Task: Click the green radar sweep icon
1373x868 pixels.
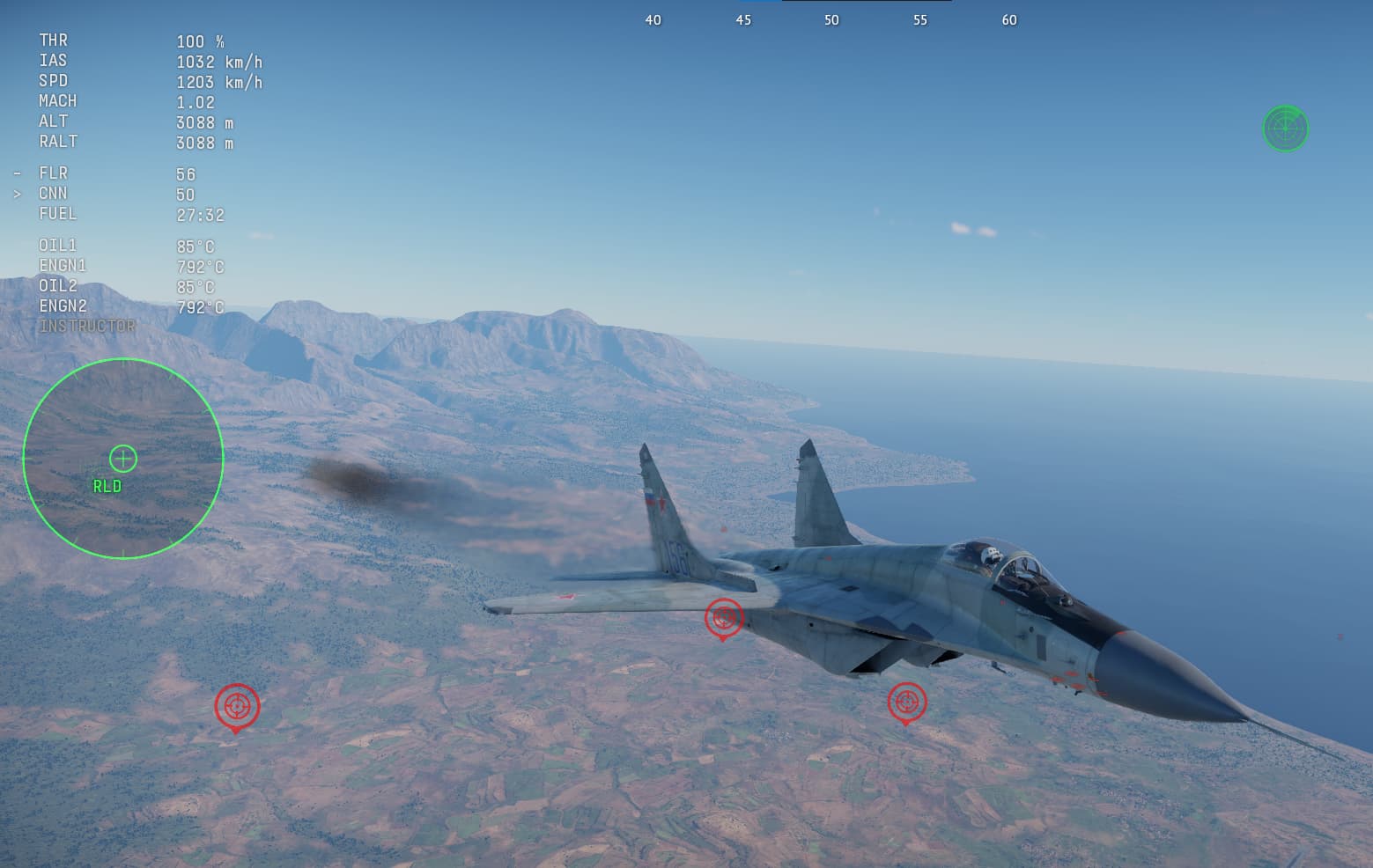Action: click(1285, 129)
